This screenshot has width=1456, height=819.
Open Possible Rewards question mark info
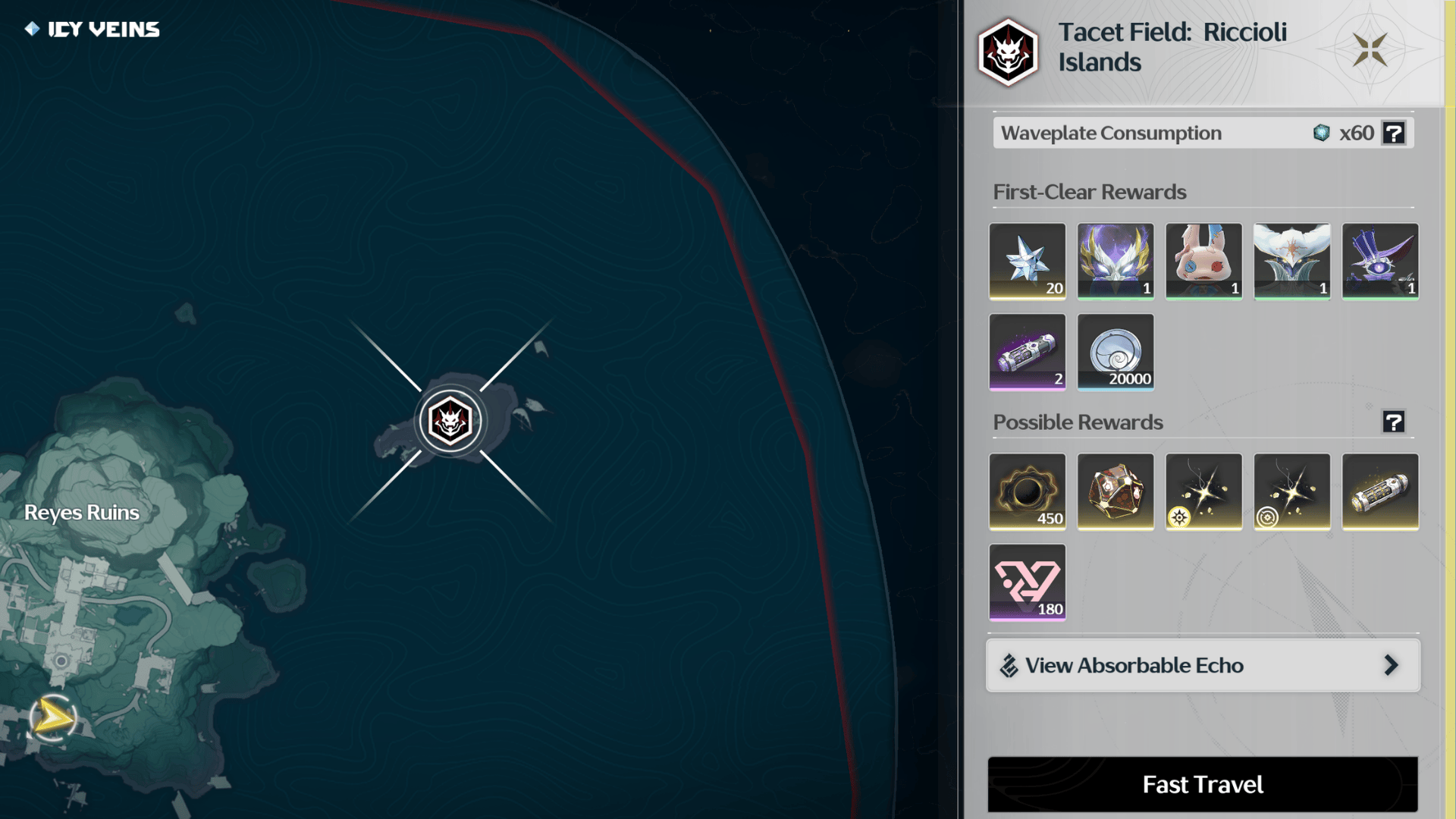pyautogui.click(x=1393, y=422)
